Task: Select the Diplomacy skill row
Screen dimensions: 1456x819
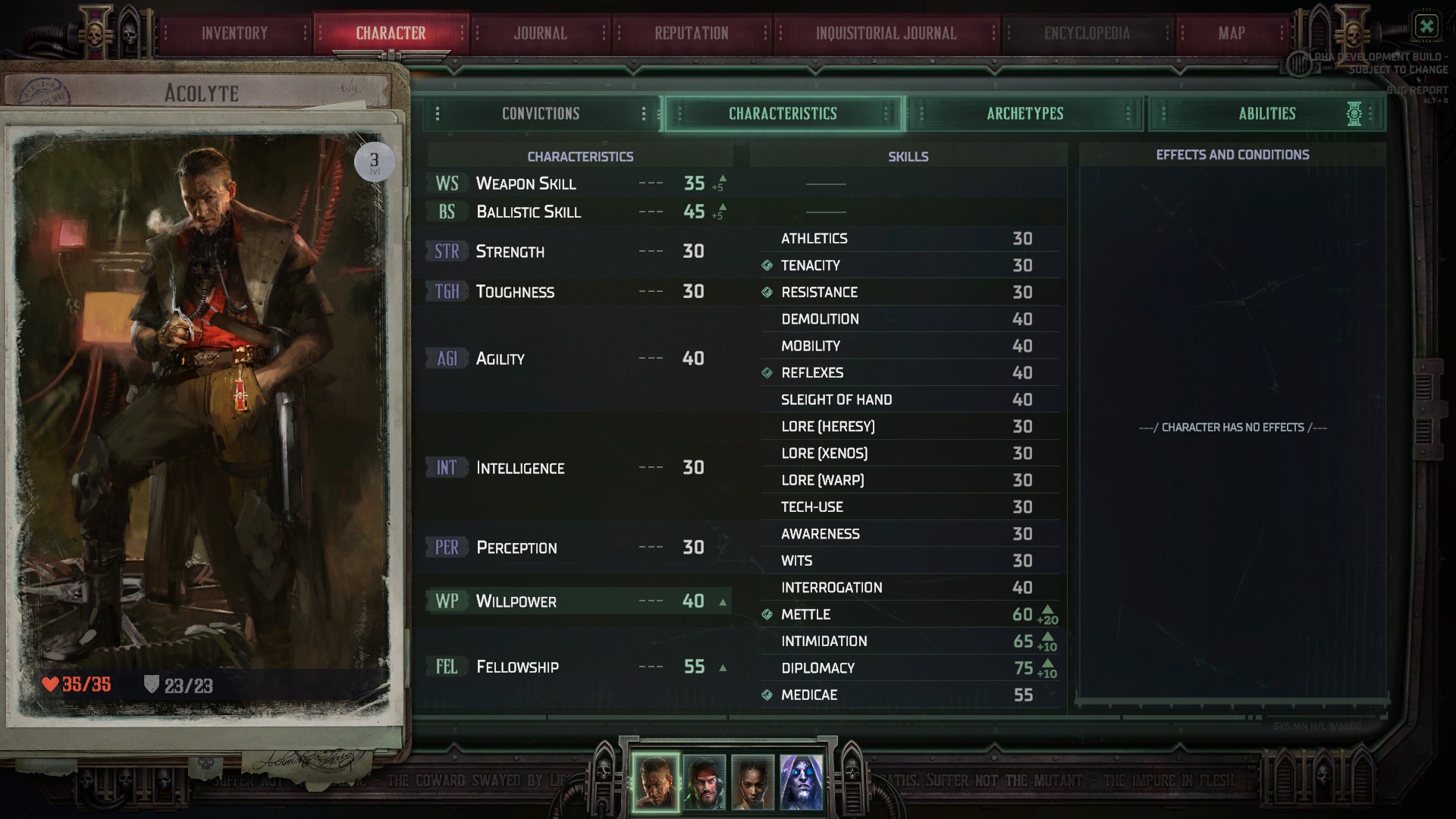Action: (895, 668)
